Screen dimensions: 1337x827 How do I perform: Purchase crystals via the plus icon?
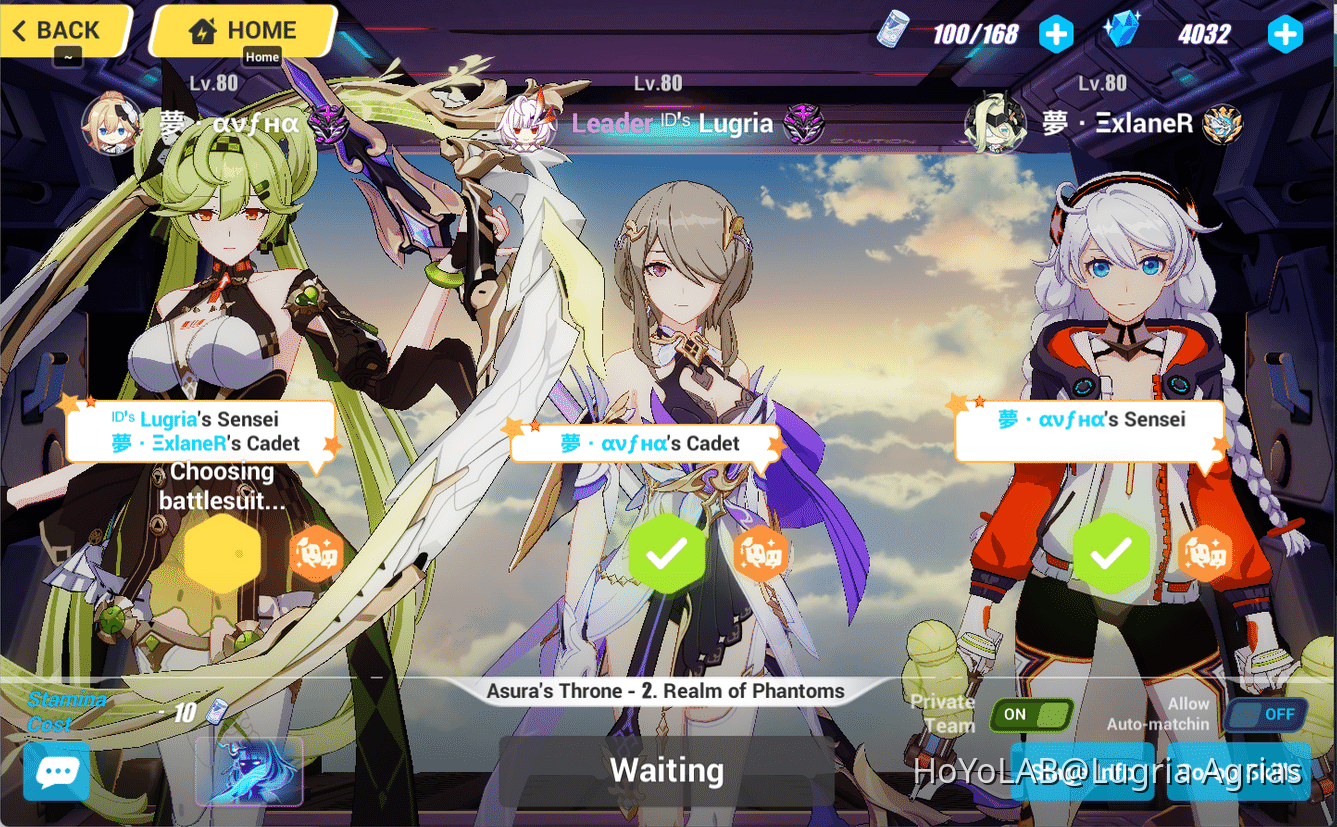click(1286, 33)
